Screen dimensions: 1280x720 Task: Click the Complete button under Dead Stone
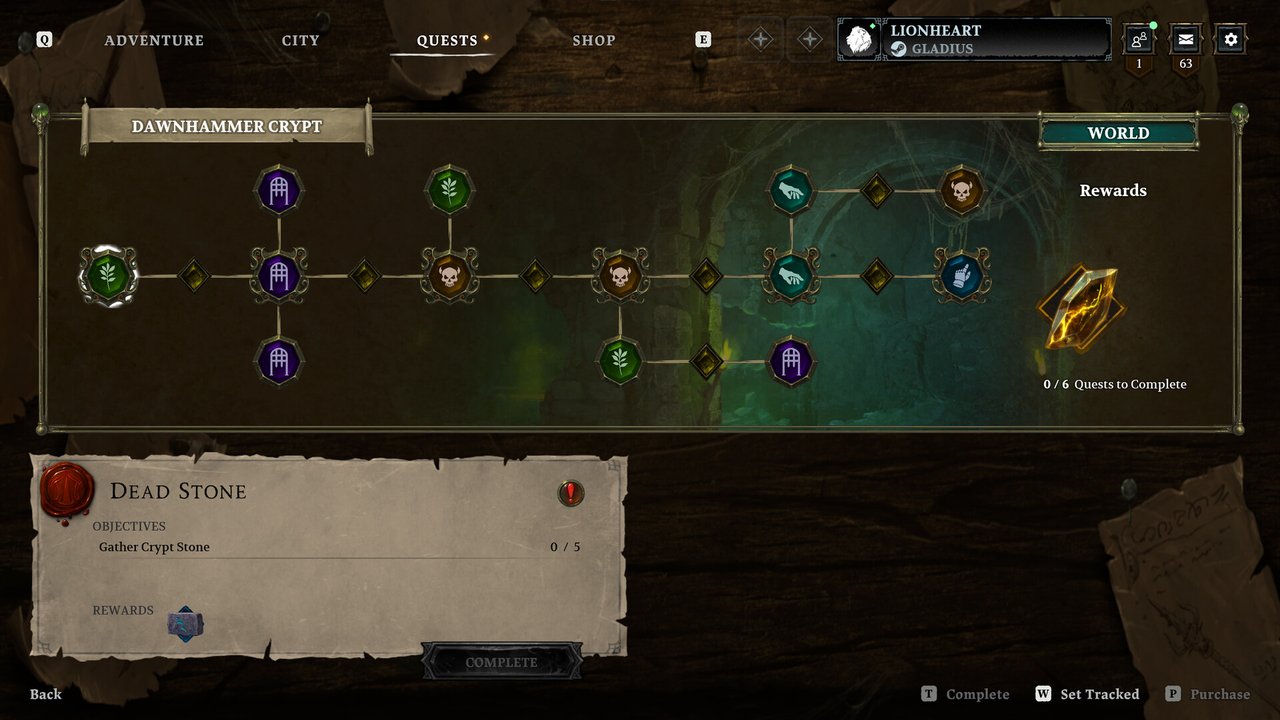point(501,662)
